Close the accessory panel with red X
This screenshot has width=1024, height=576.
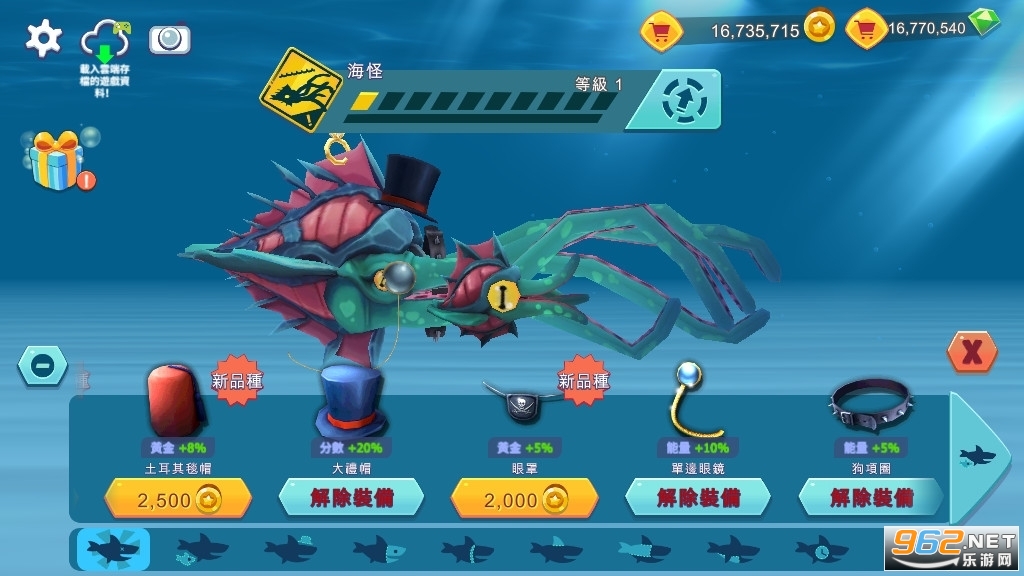coord(971,351)
